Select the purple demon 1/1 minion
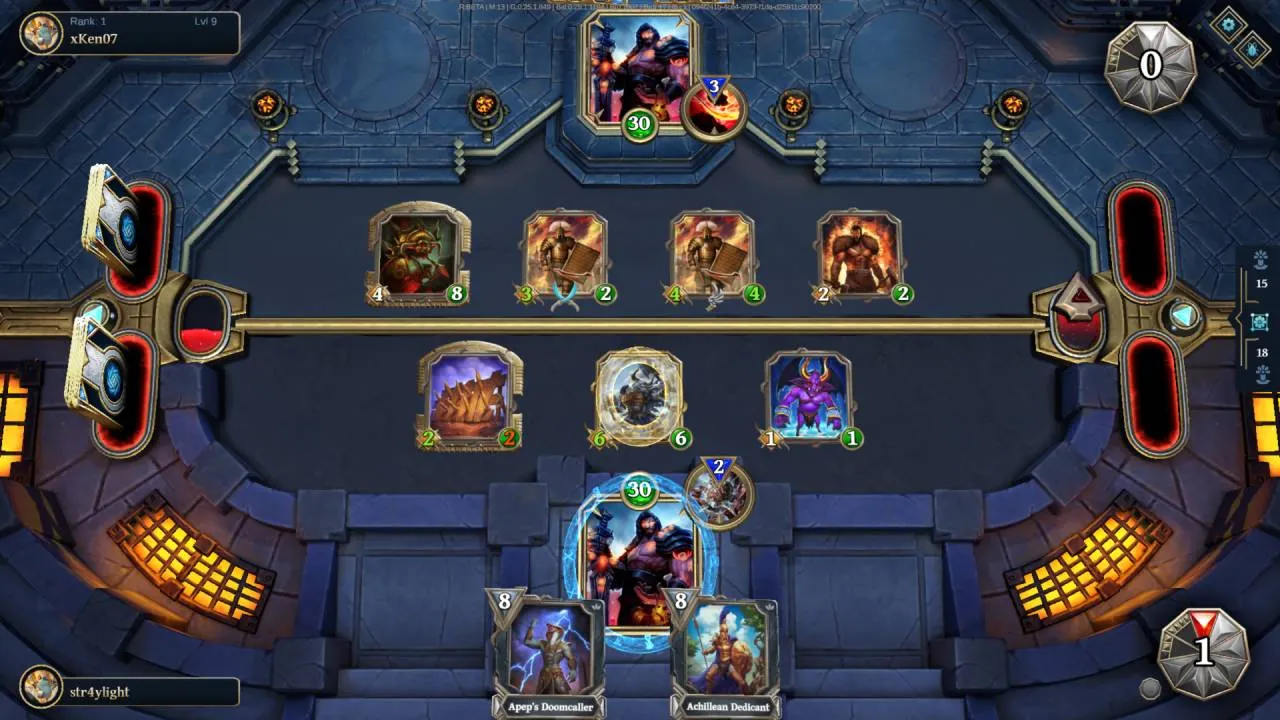1280x720 pixels. coord(809,397)
